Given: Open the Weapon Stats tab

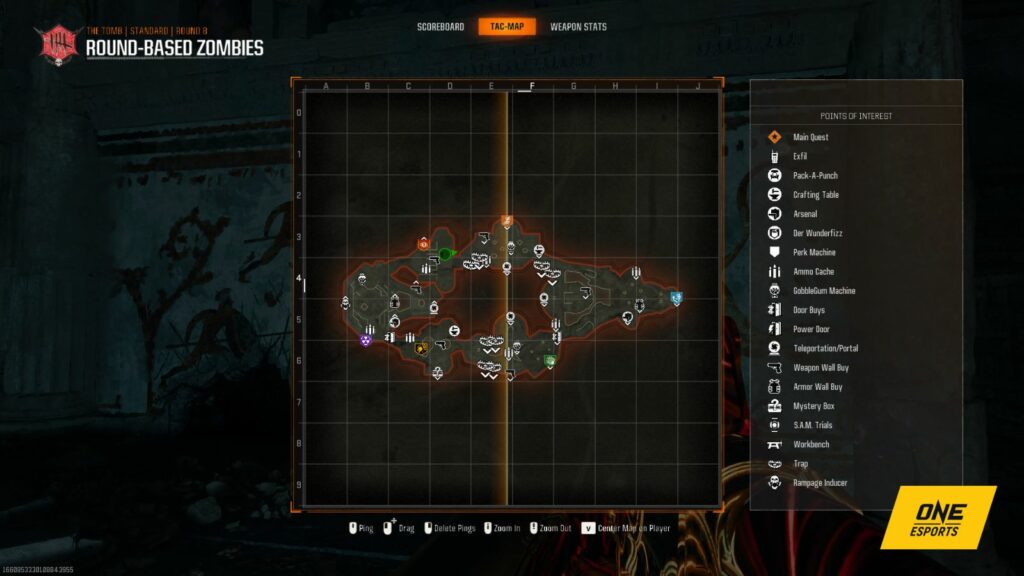Looking at the screenshot, I should [578, 27].
